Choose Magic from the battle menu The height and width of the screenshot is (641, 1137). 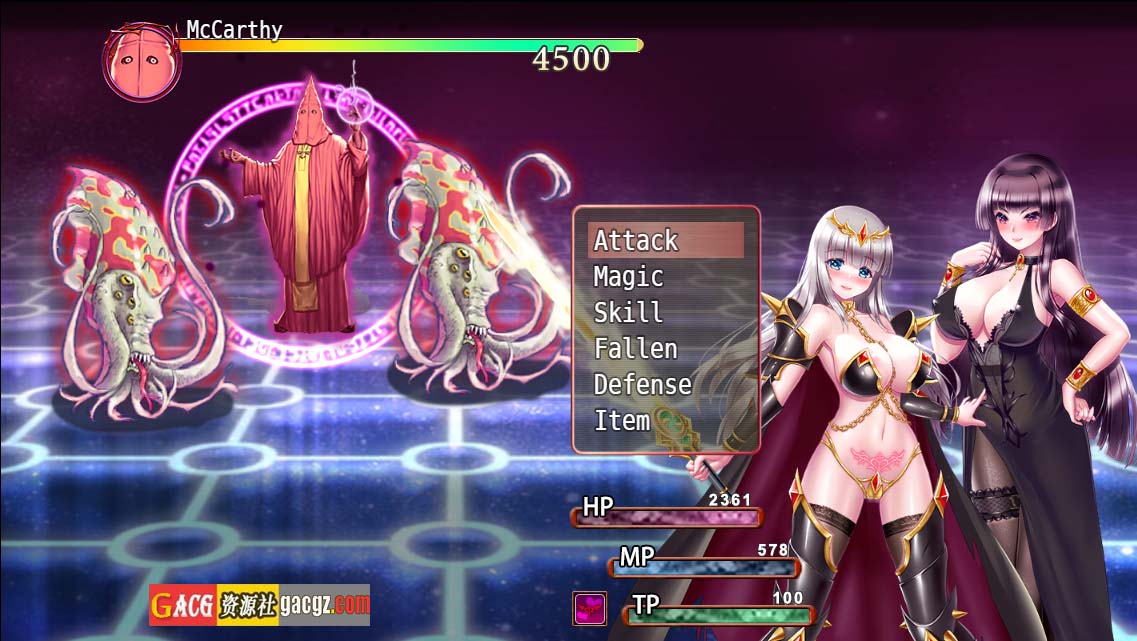click(x=629, y=277)
